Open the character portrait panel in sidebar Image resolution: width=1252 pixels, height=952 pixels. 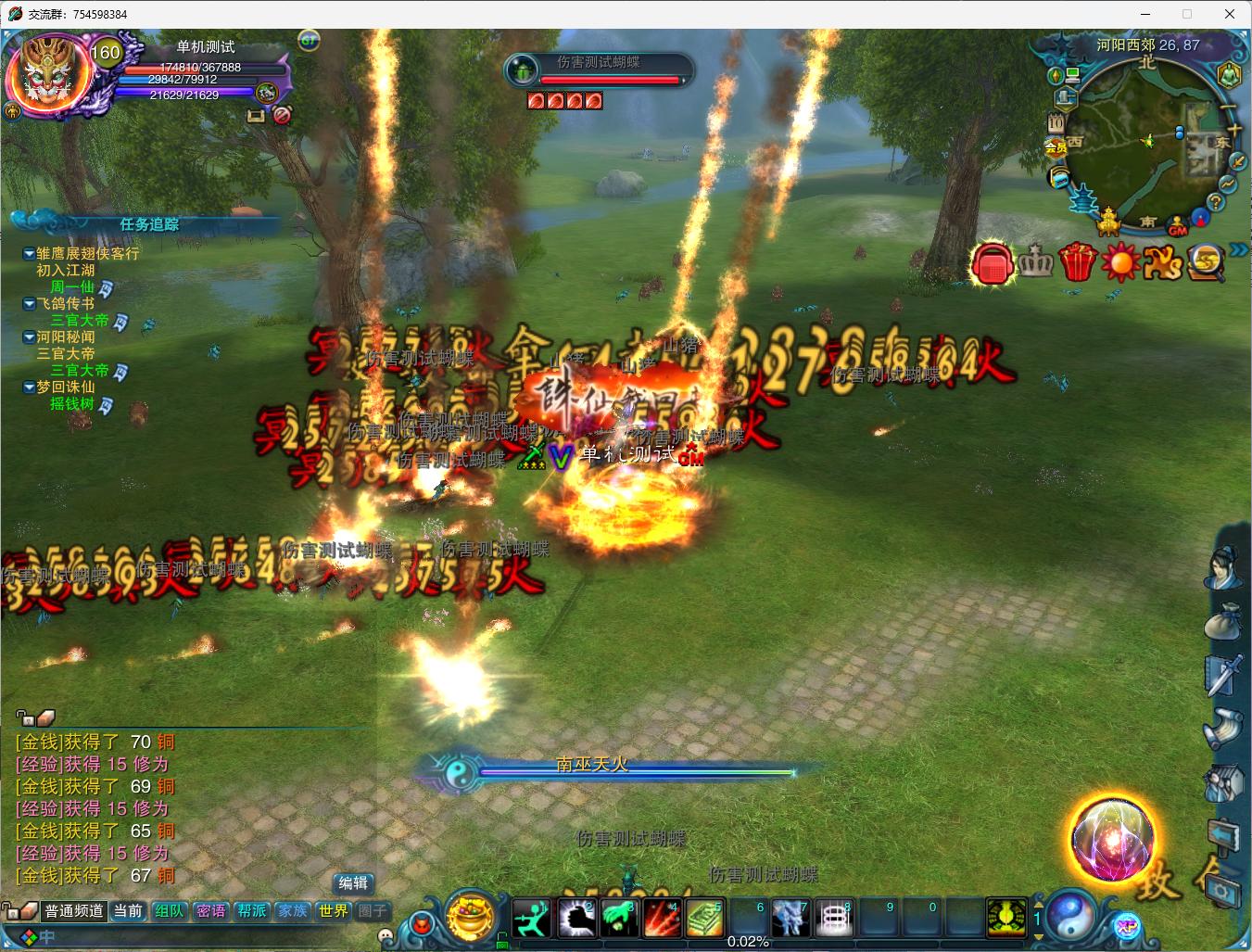coord(1222,566)
